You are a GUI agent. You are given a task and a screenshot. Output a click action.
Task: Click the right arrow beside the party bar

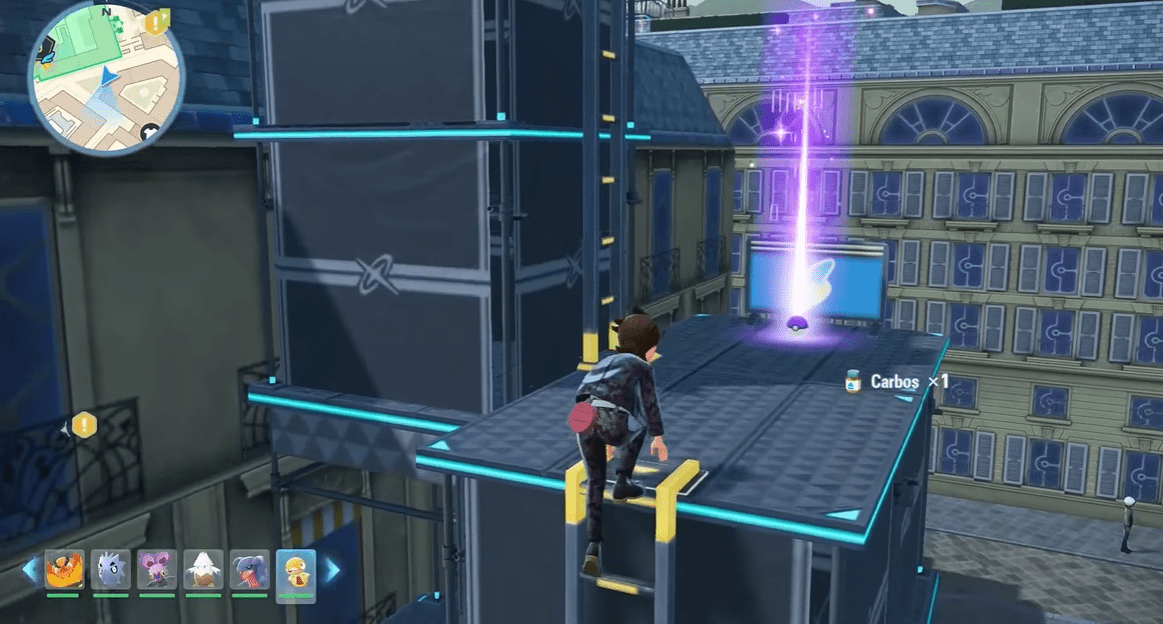point(330,570)
